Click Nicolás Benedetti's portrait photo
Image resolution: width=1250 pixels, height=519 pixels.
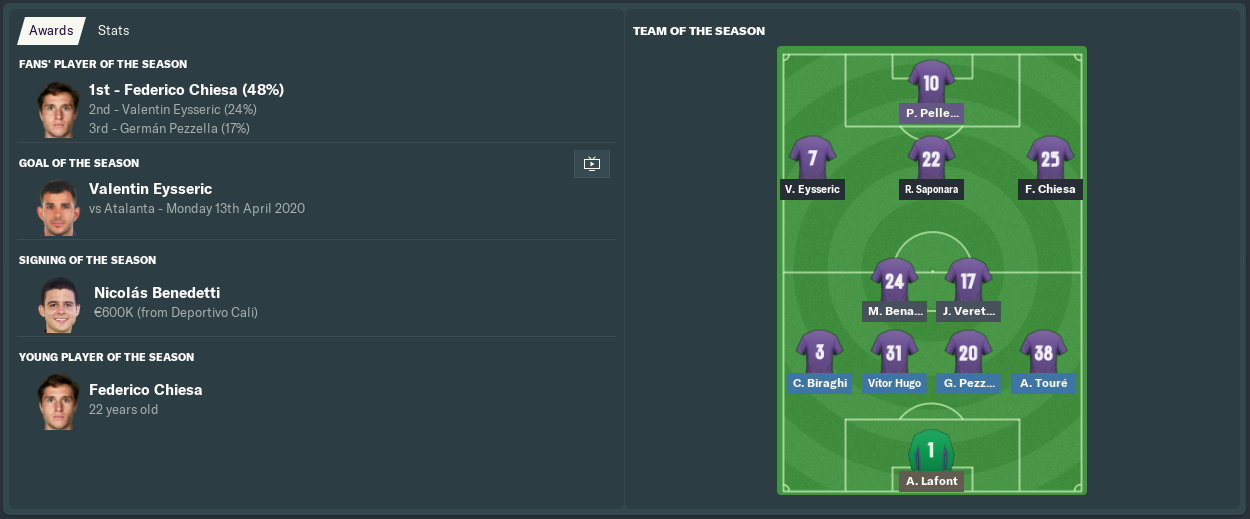click(x=59, y=304)
